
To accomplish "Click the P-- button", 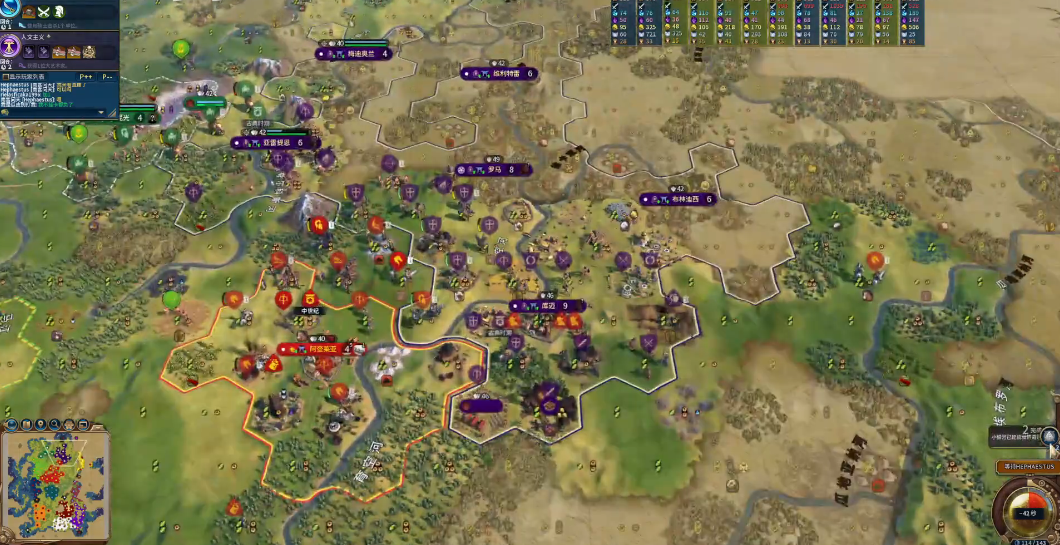I will [109, 76].
